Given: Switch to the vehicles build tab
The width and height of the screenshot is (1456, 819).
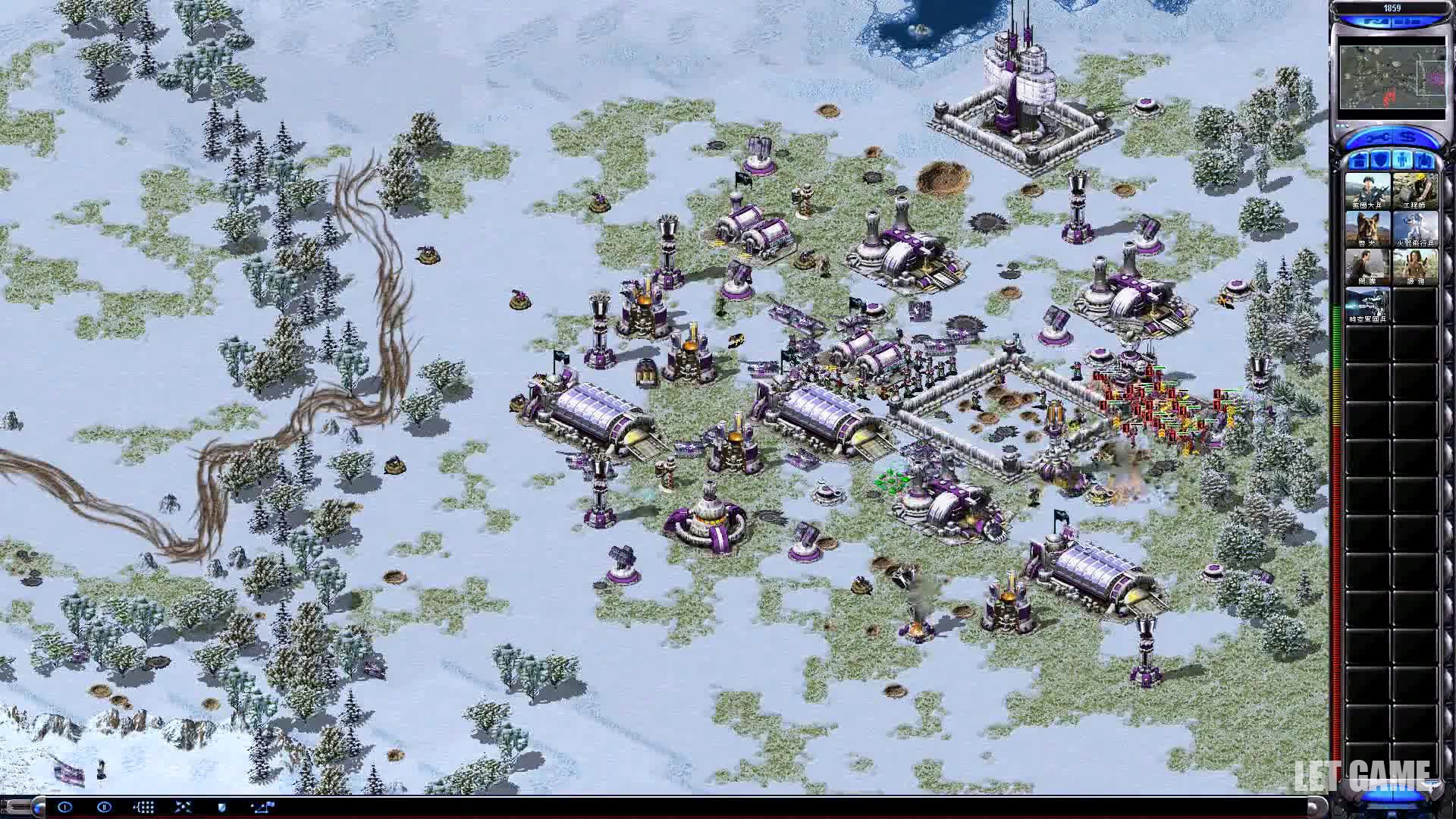Looking at the screenshot, I should pos(1425,162).
